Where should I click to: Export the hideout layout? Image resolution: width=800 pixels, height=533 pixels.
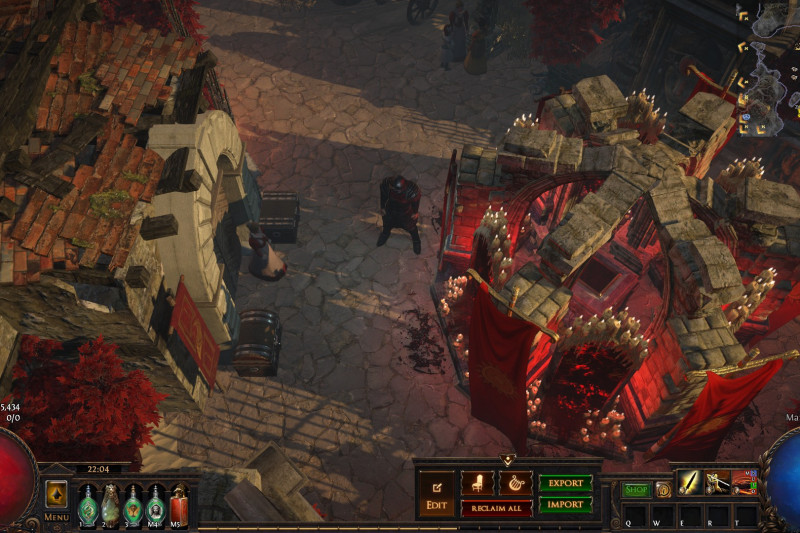[x=565, y=483]
